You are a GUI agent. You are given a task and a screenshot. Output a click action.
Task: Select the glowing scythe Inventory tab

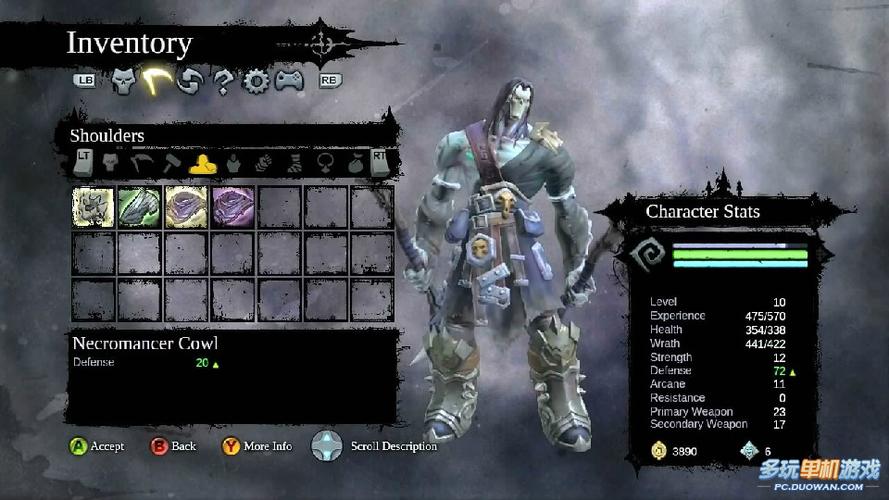pos(155,80)
